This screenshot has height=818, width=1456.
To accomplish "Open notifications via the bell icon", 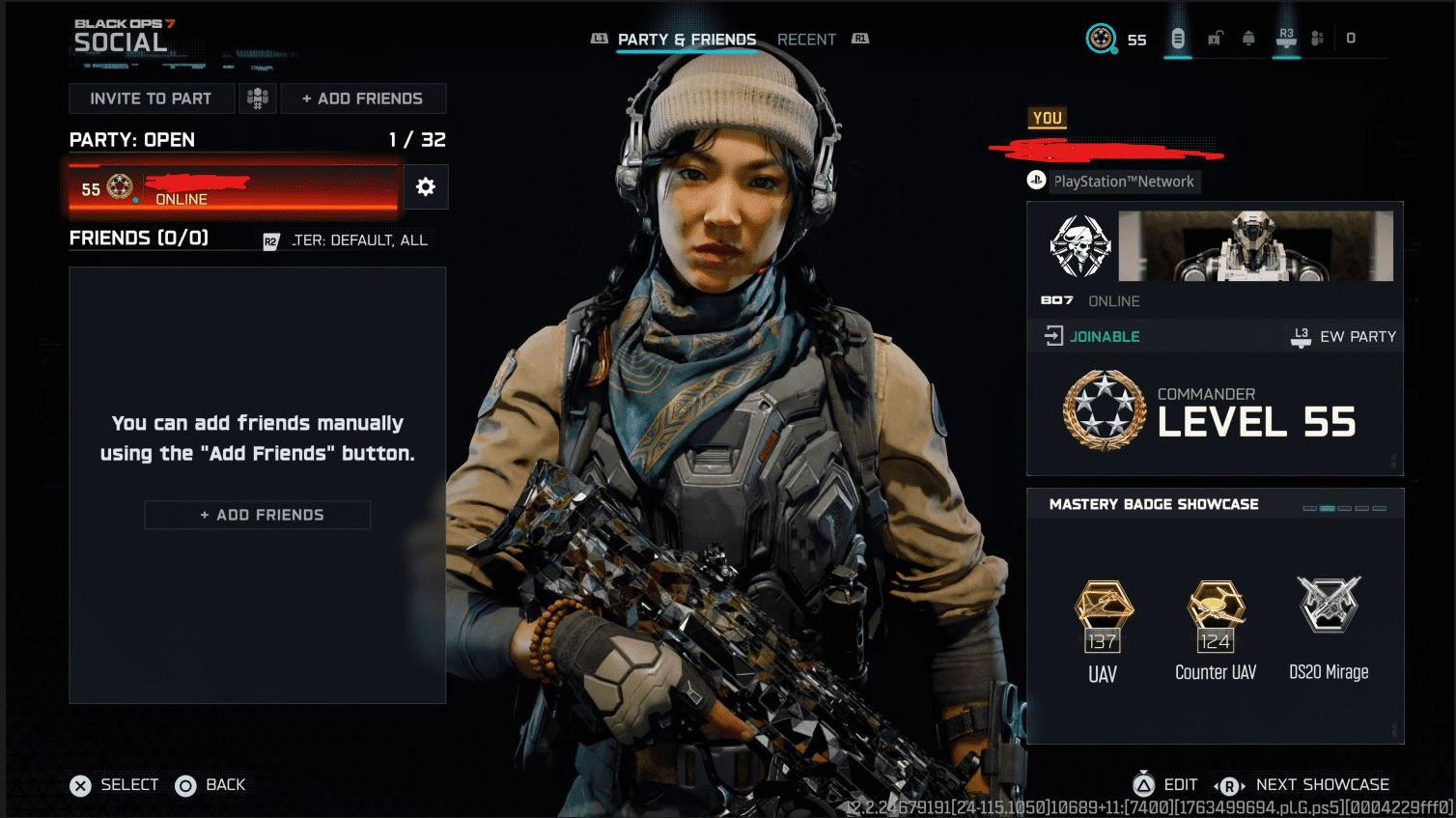I will tap(1248, 39).
